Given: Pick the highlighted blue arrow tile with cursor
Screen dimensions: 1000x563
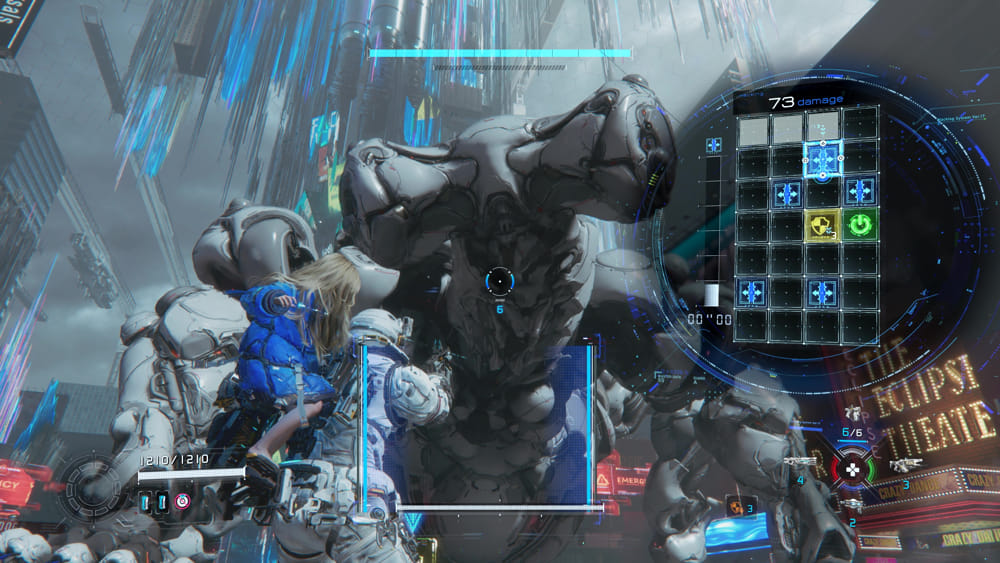Looking at the screenshot, I should click(x=823, y=159).
